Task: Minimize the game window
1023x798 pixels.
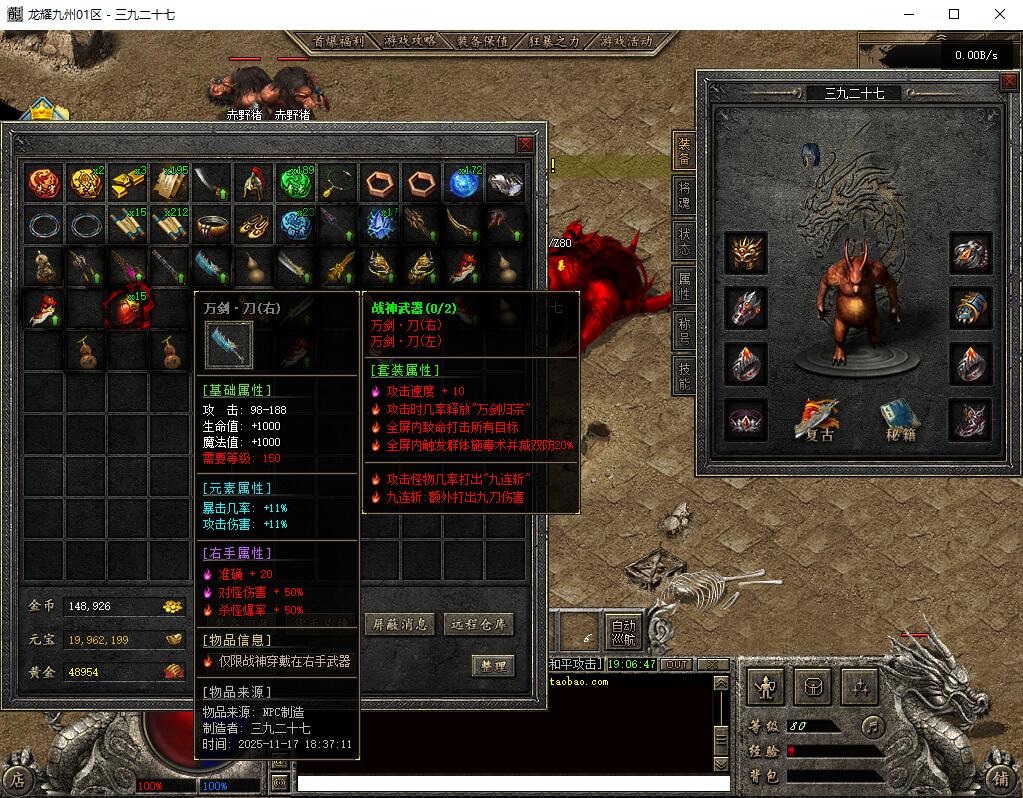Action: click(909, 14)
